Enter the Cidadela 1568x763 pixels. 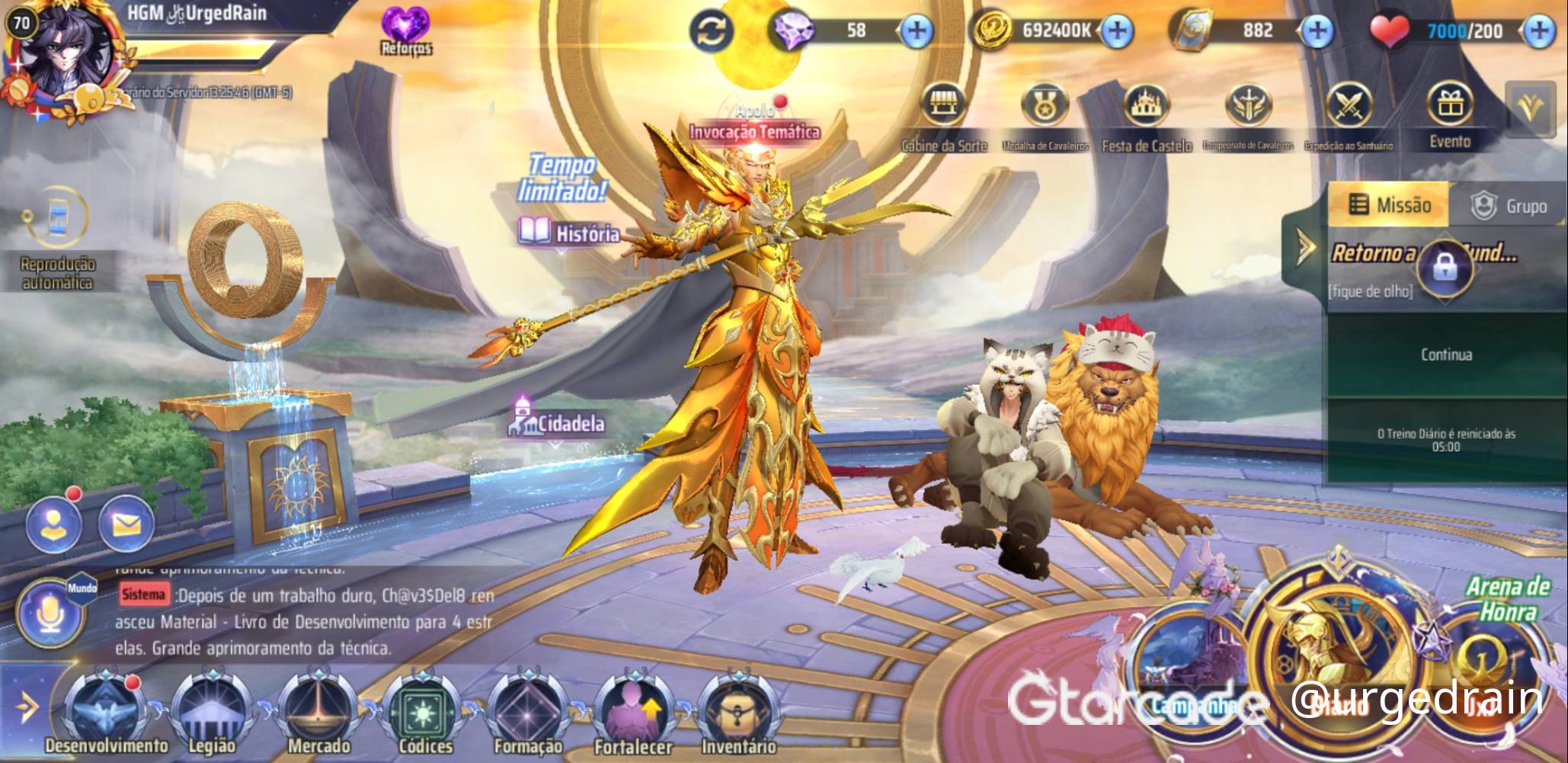click(x=557, y=422)
